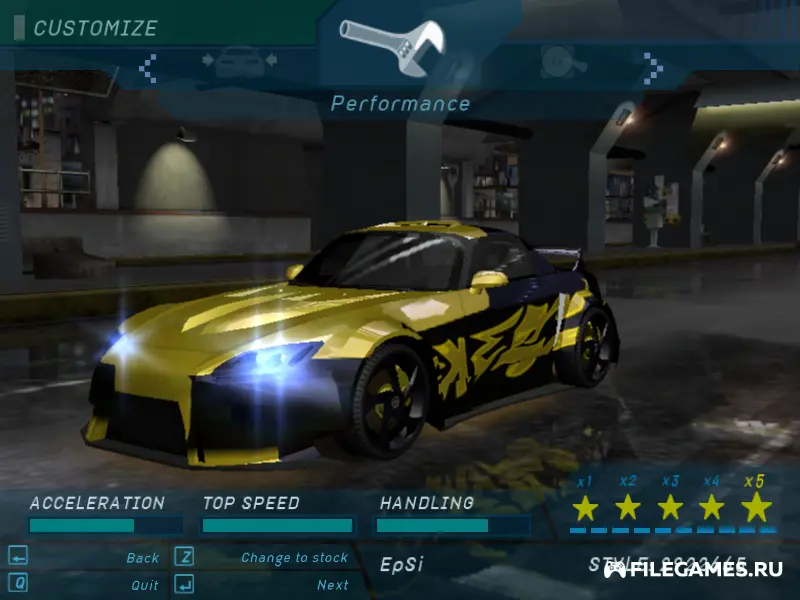The image size is (800, 600).
Task: Proceed with the Next option
Action: coord(332,585)
